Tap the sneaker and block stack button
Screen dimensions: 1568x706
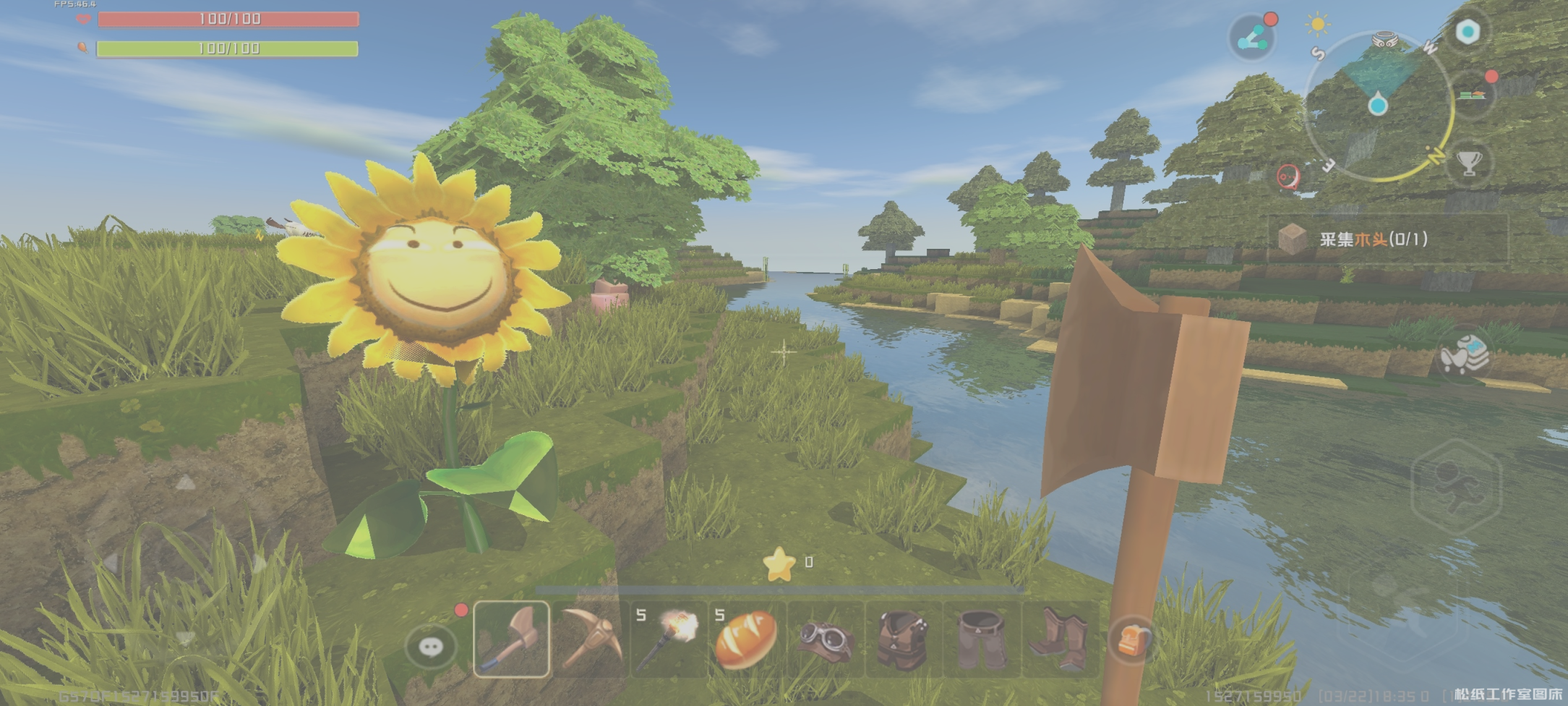point(1463,354)
